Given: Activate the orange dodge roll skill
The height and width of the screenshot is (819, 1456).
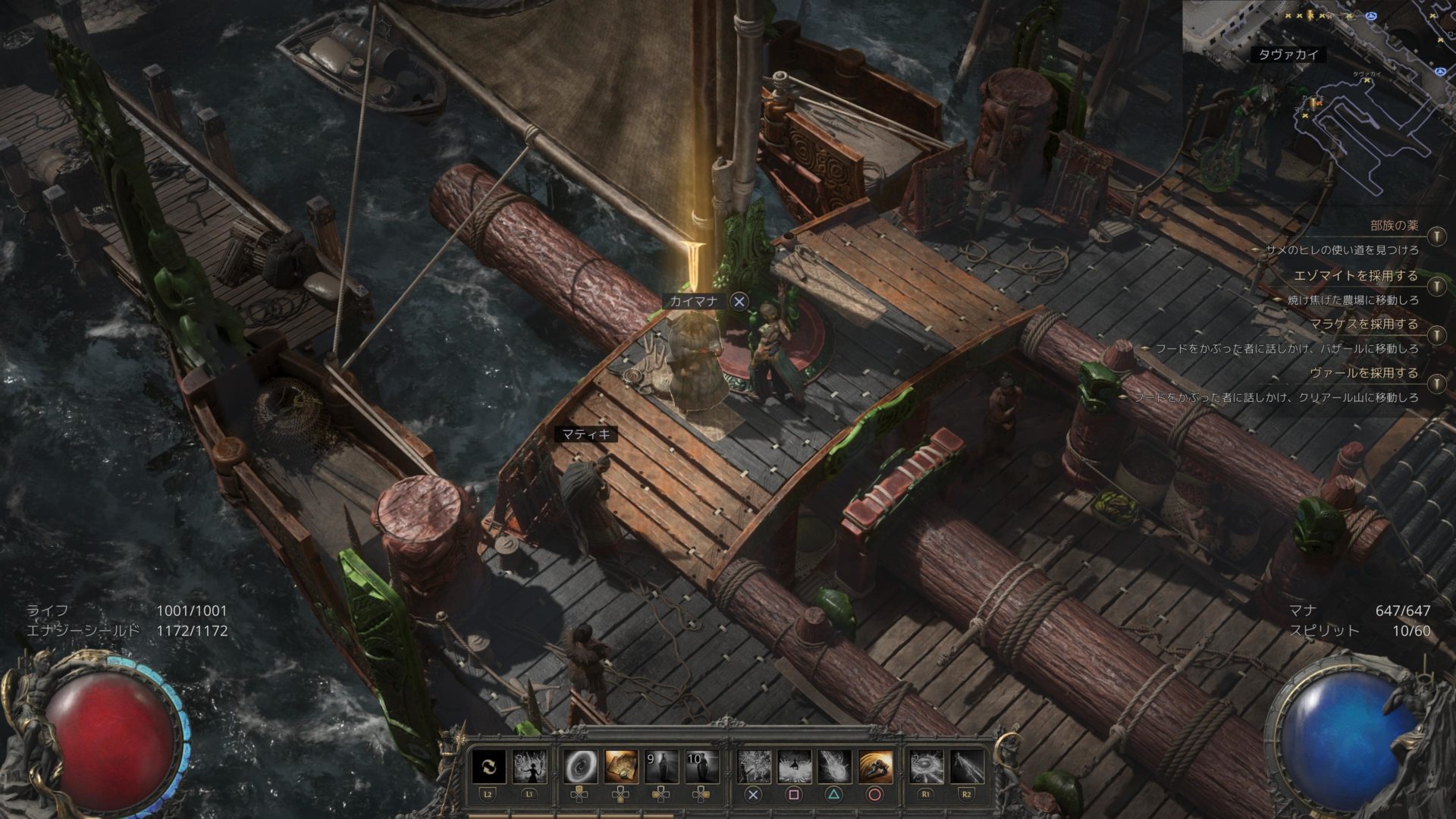Looking at the screenshot, I should pos(875,767).
